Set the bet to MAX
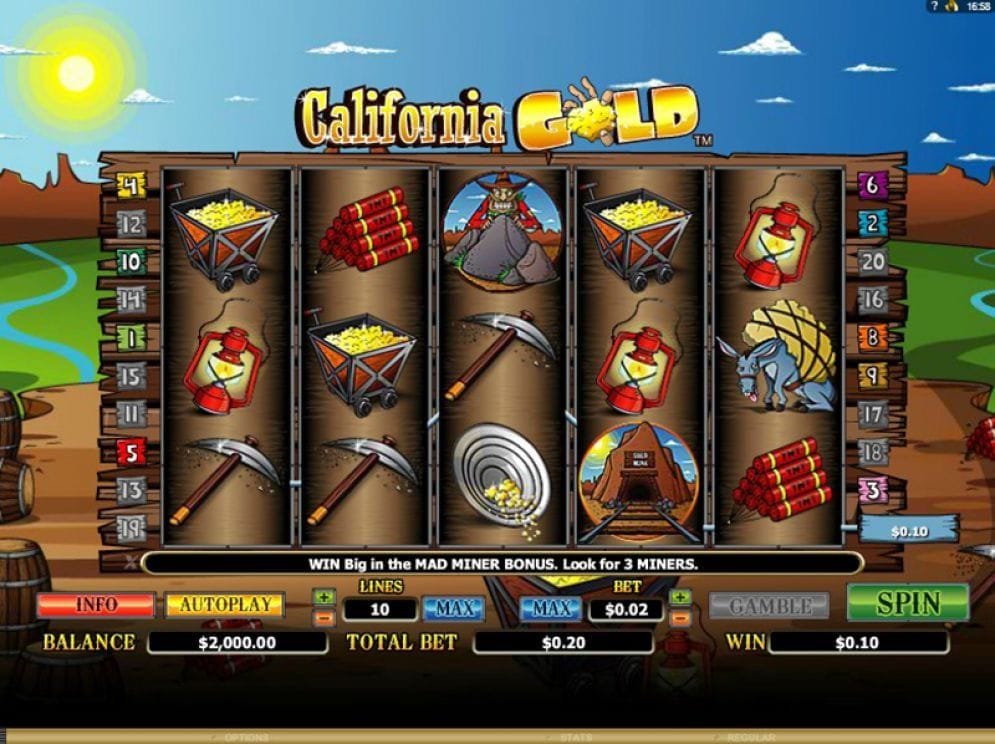This screenshot has height=744, width=995. coord(551,608)
